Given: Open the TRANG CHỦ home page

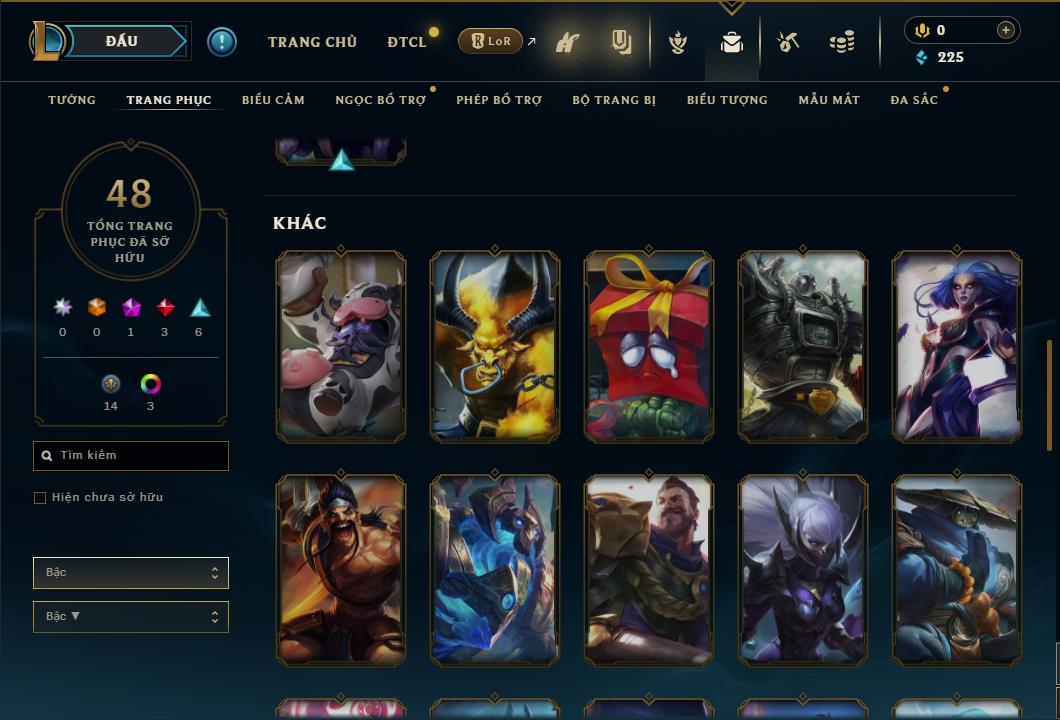Looking at the screenshot, I should (x=312, y=42).
